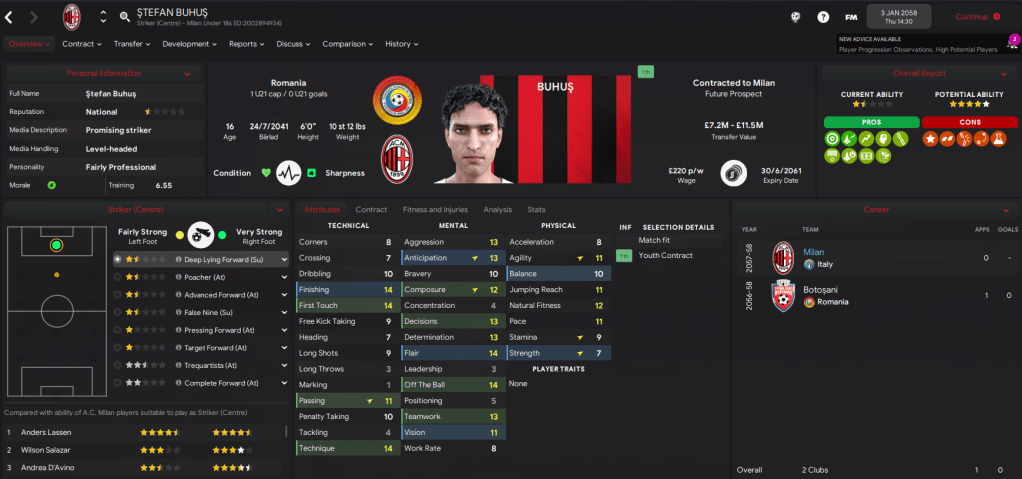
Task: Show the Stats tab
Action: (x=536, y=210)
